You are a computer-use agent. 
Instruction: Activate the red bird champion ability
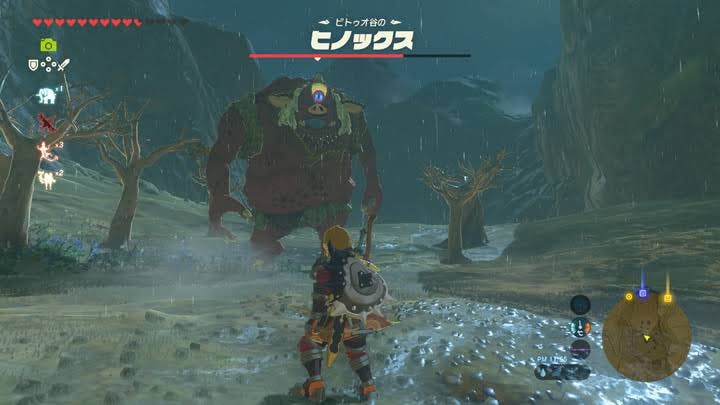coord(45,122)
